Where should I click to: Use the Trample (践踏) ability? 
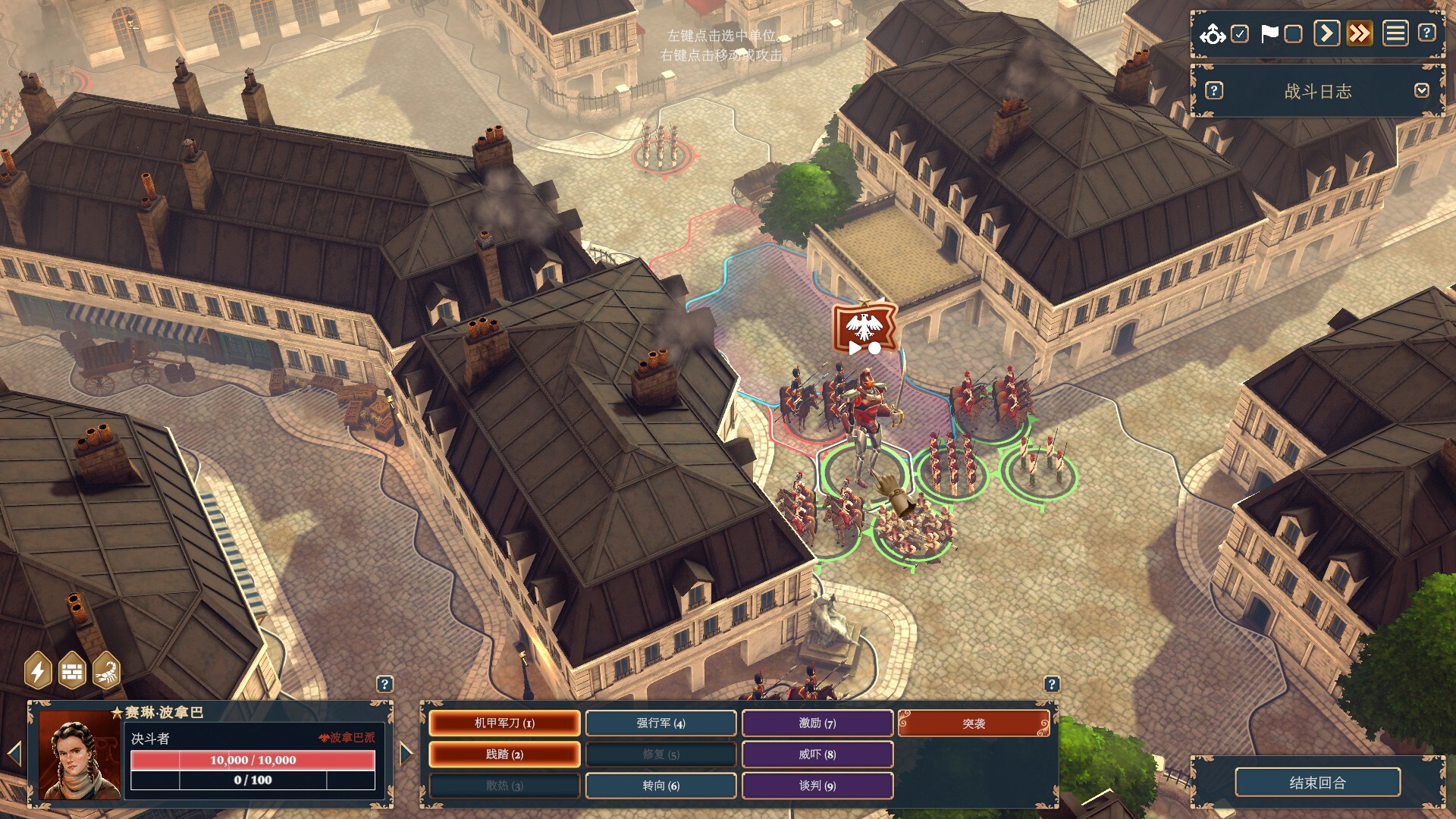click(504, 755)
